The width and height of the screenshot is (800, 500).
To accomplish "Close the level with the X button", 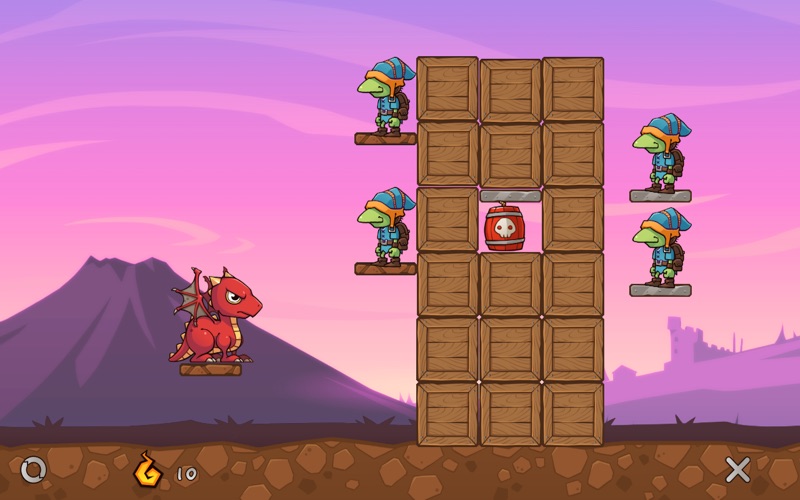I will [738, 468].
